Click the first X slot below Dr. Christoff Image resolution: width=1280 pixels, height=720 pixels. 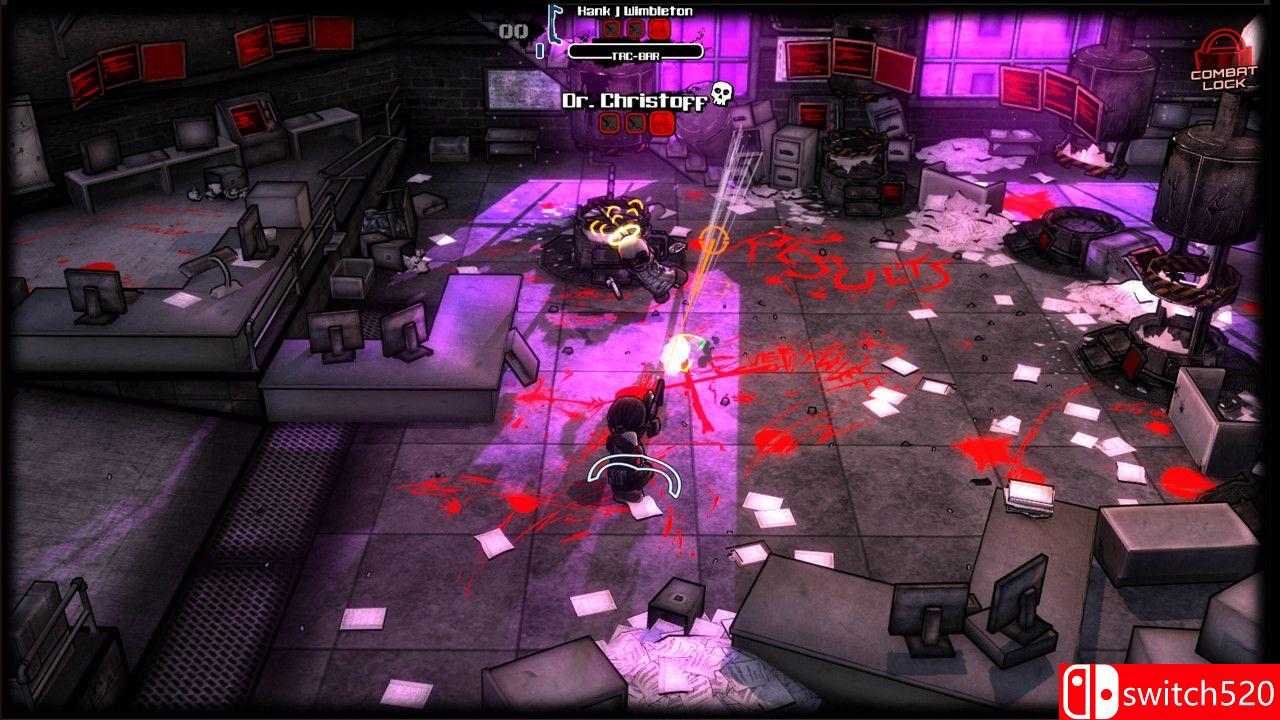coord(610,122)
